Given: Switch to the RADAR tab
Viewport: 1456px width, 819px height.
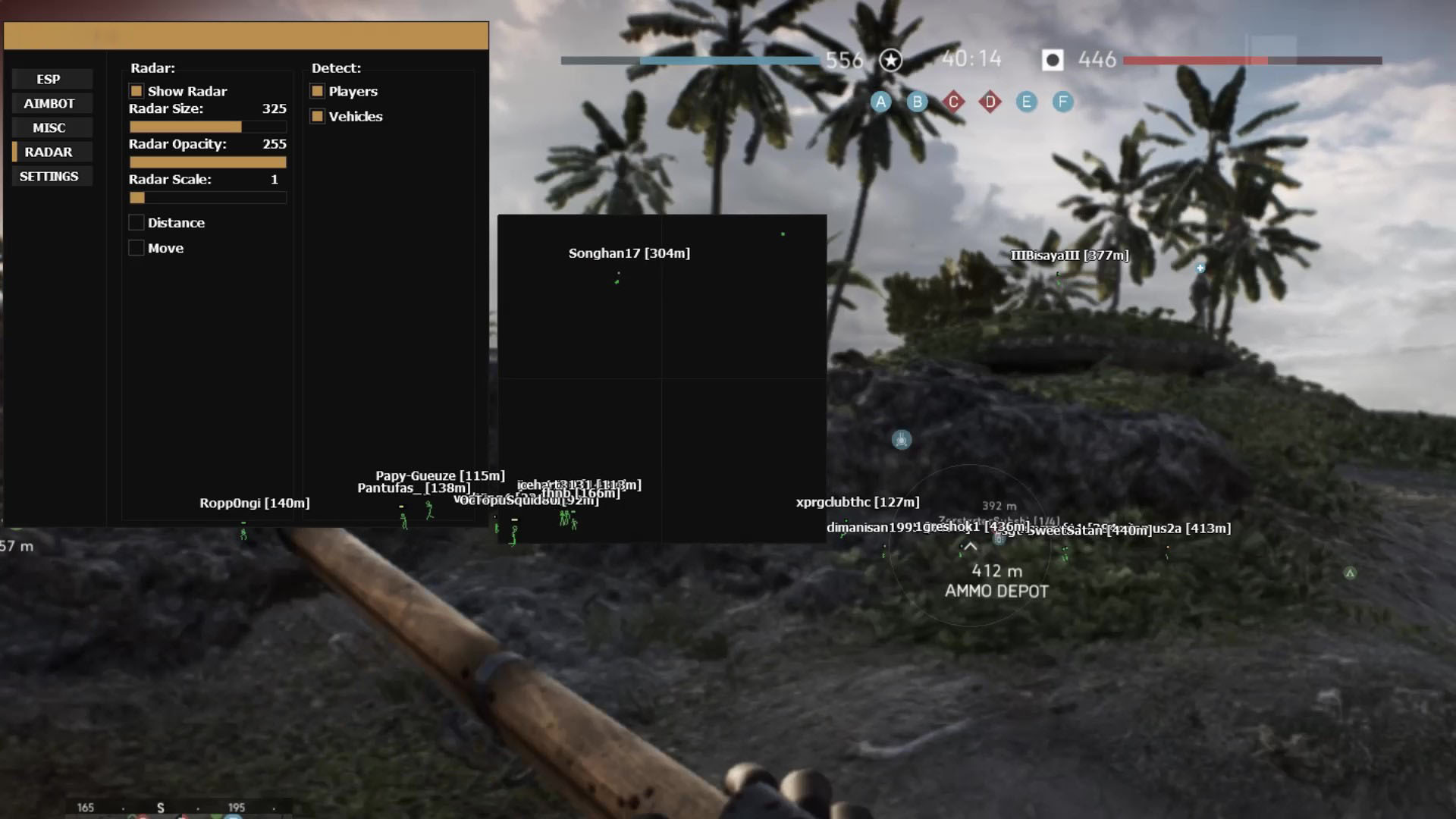Looking at the screenshot, I should pos(51,152).
